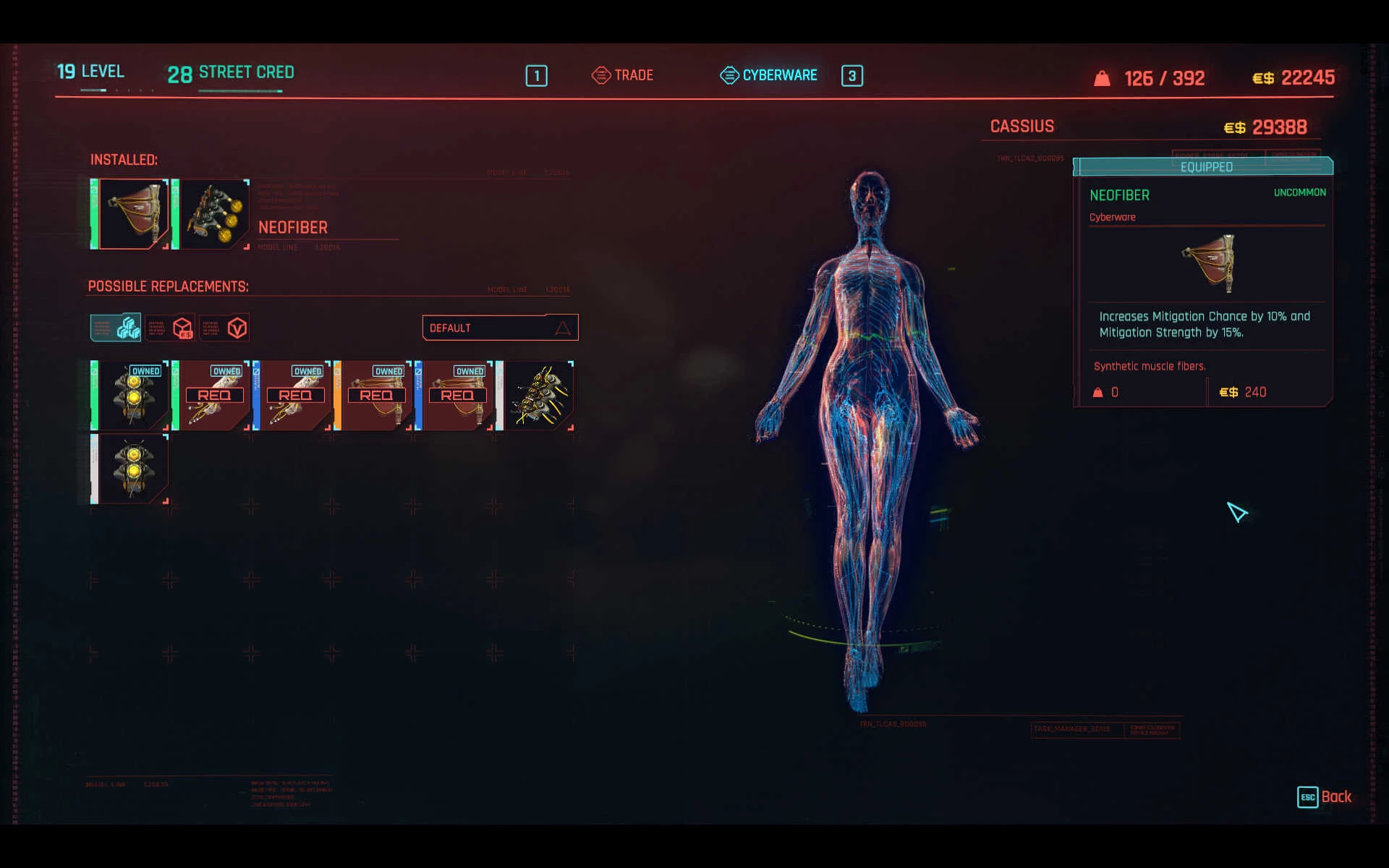The image size is (1389, 868).
Task: Select the white-rarity replacement with yellow wires
Action: pyautogui.click(x=538, y=396)
